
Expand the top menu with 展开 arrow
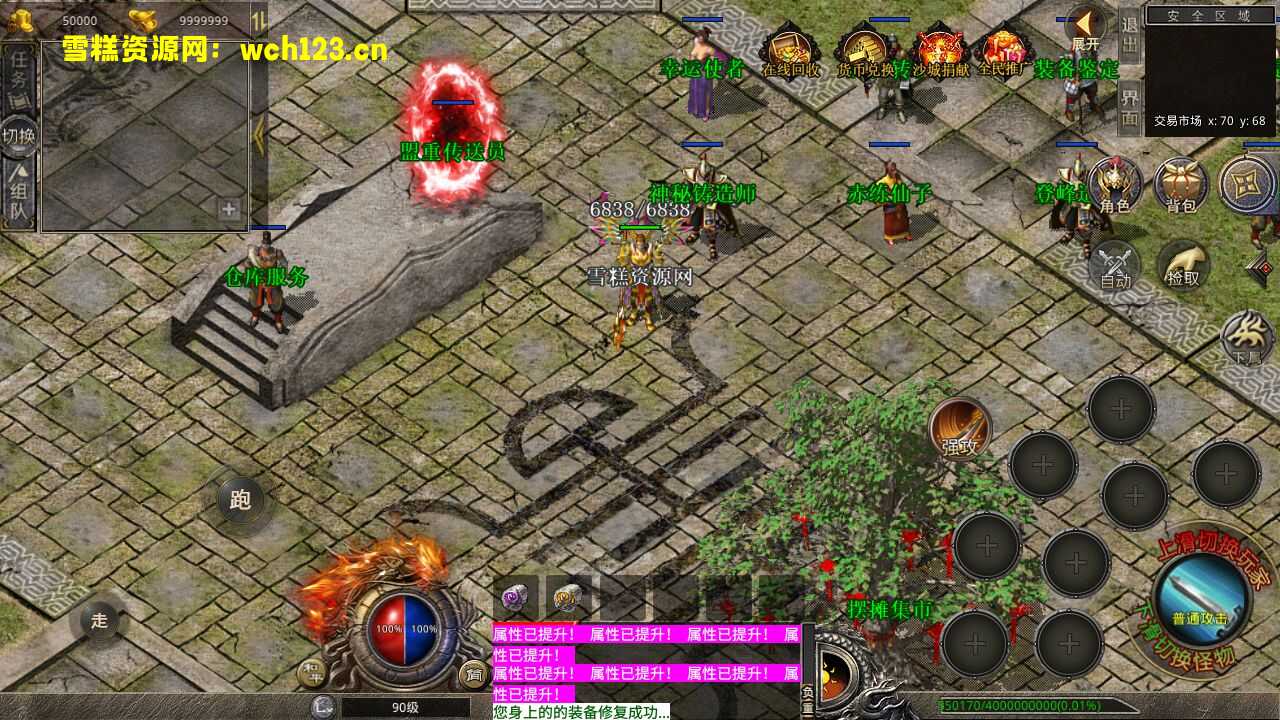click(x=1085, y=28)
